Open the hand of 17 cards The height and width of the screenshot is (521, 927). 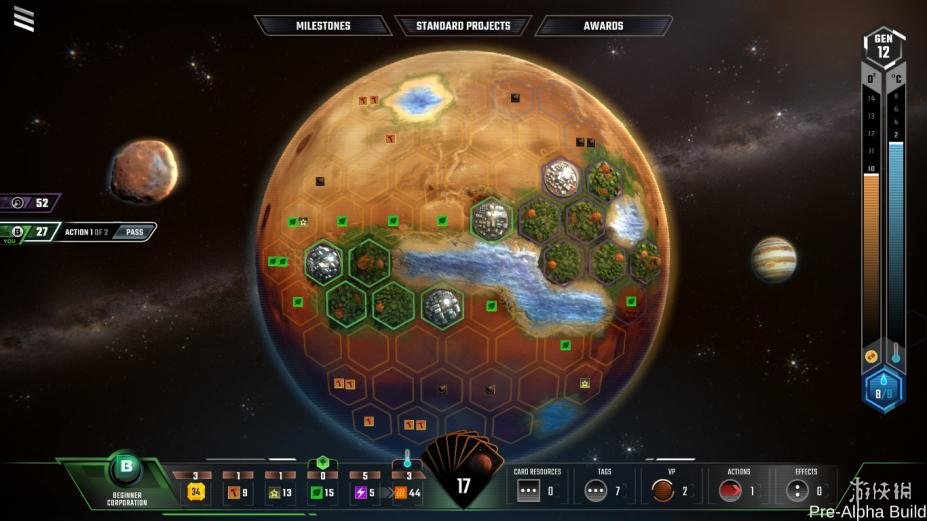tap(463, 478)
